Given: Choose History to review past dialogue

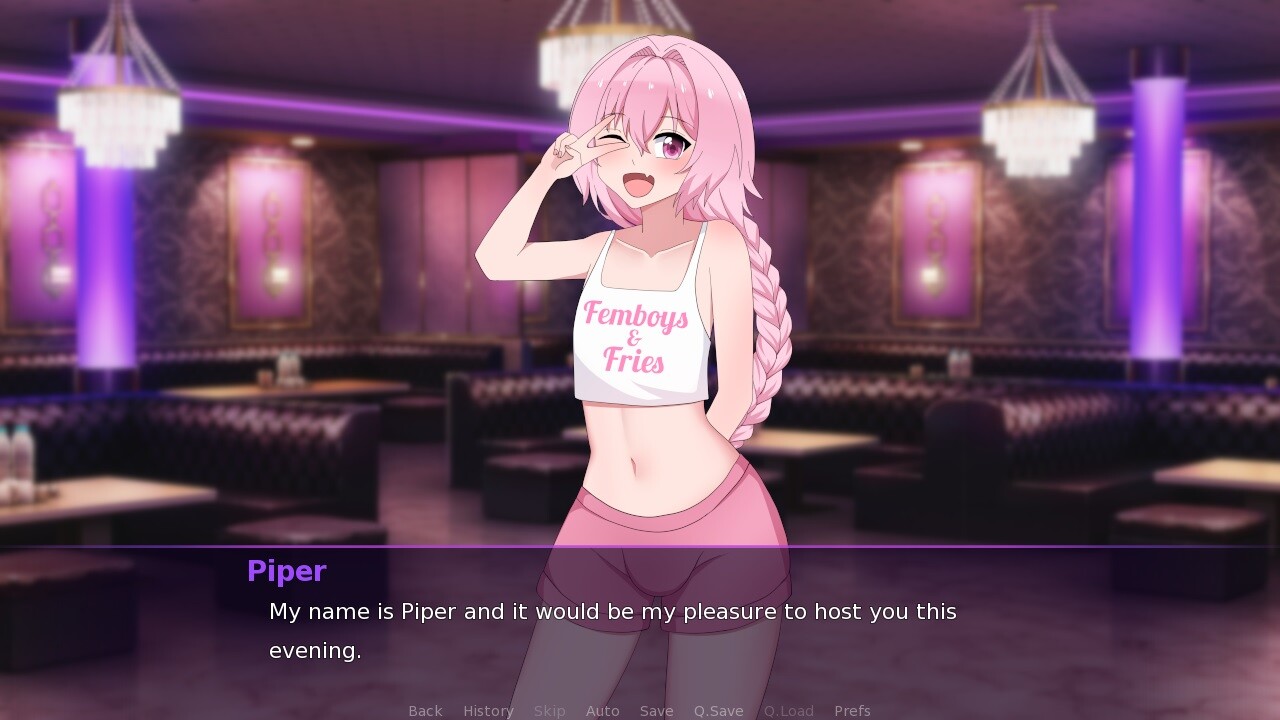Looking at the screenshot, I should 487,711.
